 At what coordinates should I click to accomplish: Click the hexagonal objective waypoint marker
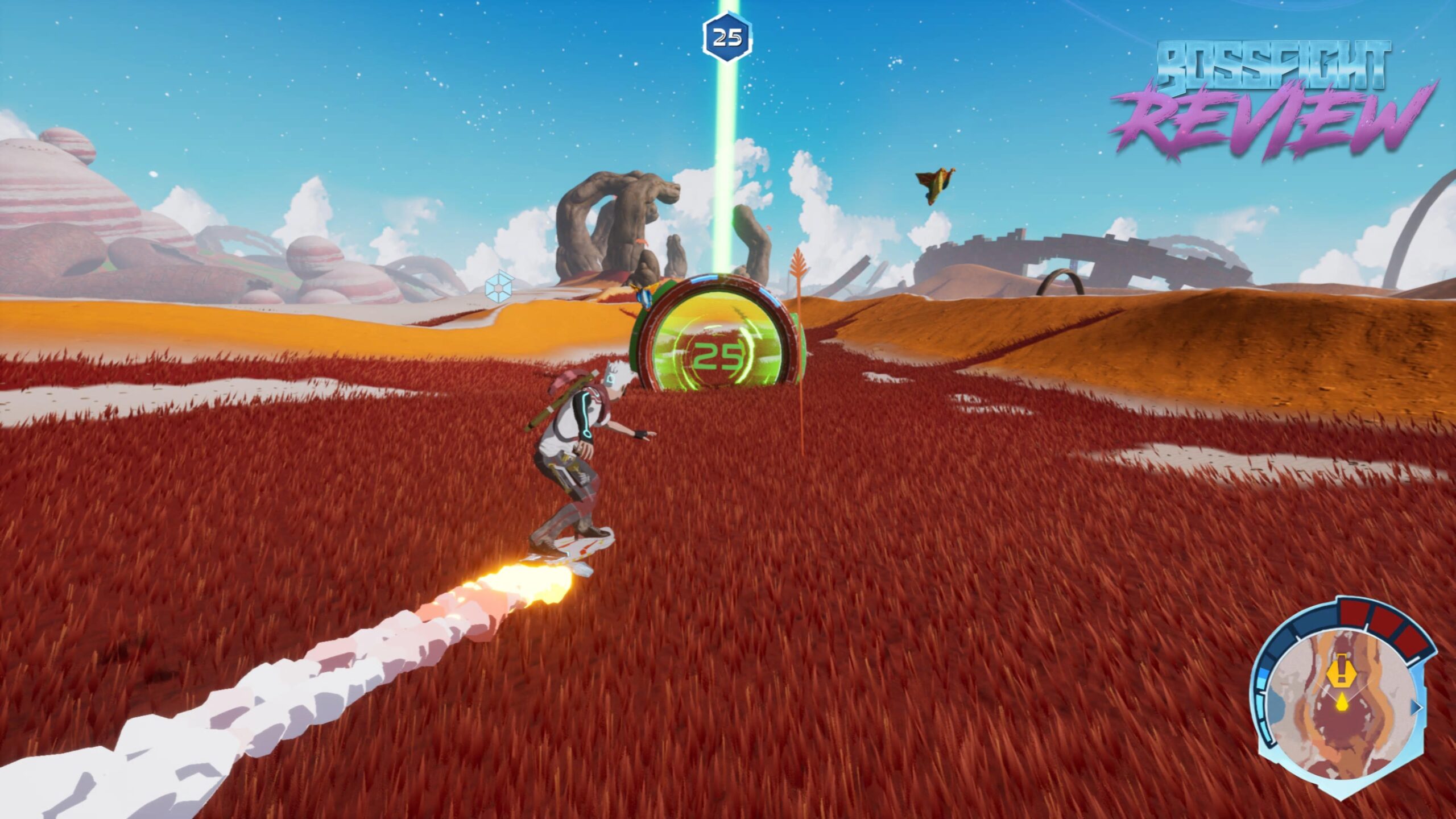pos(727,38)
